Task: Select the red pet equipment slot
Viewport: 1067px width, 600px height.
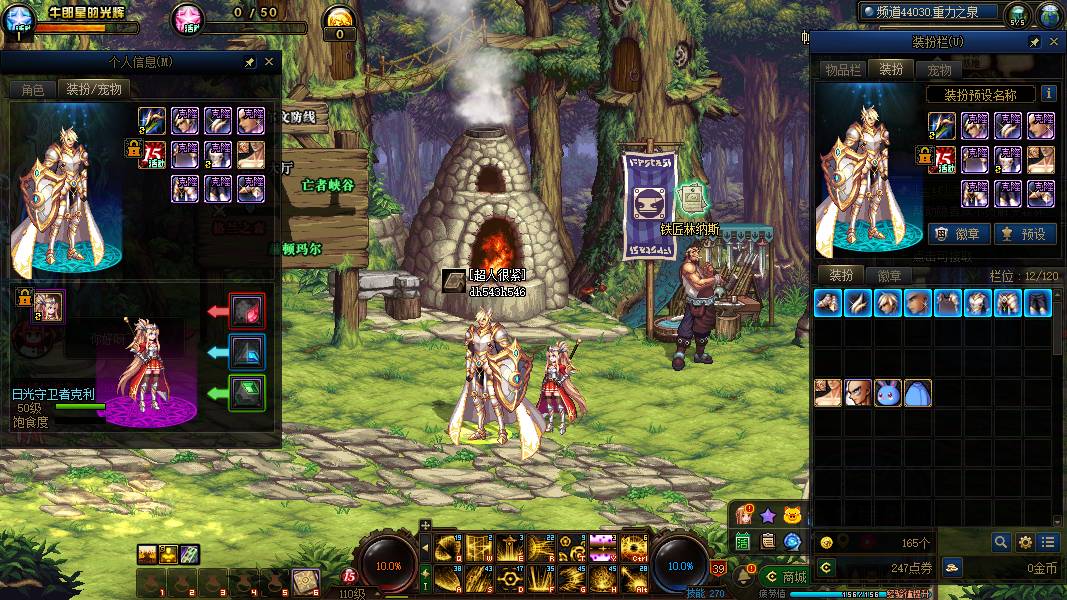Action: [x=247, y=311]
